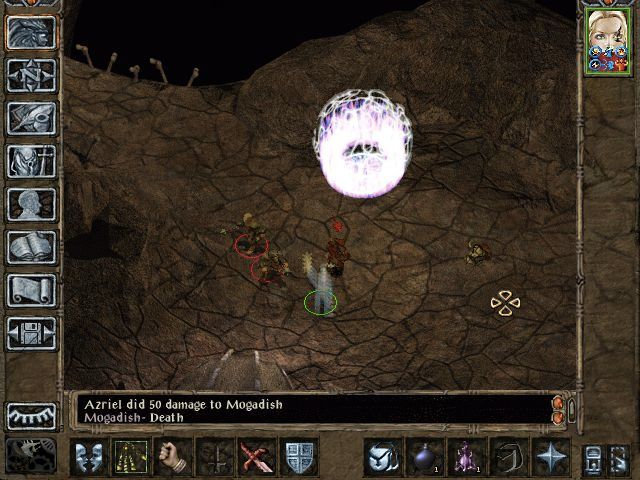
Task: Open the mage spellbook
Action: point(31,247)
